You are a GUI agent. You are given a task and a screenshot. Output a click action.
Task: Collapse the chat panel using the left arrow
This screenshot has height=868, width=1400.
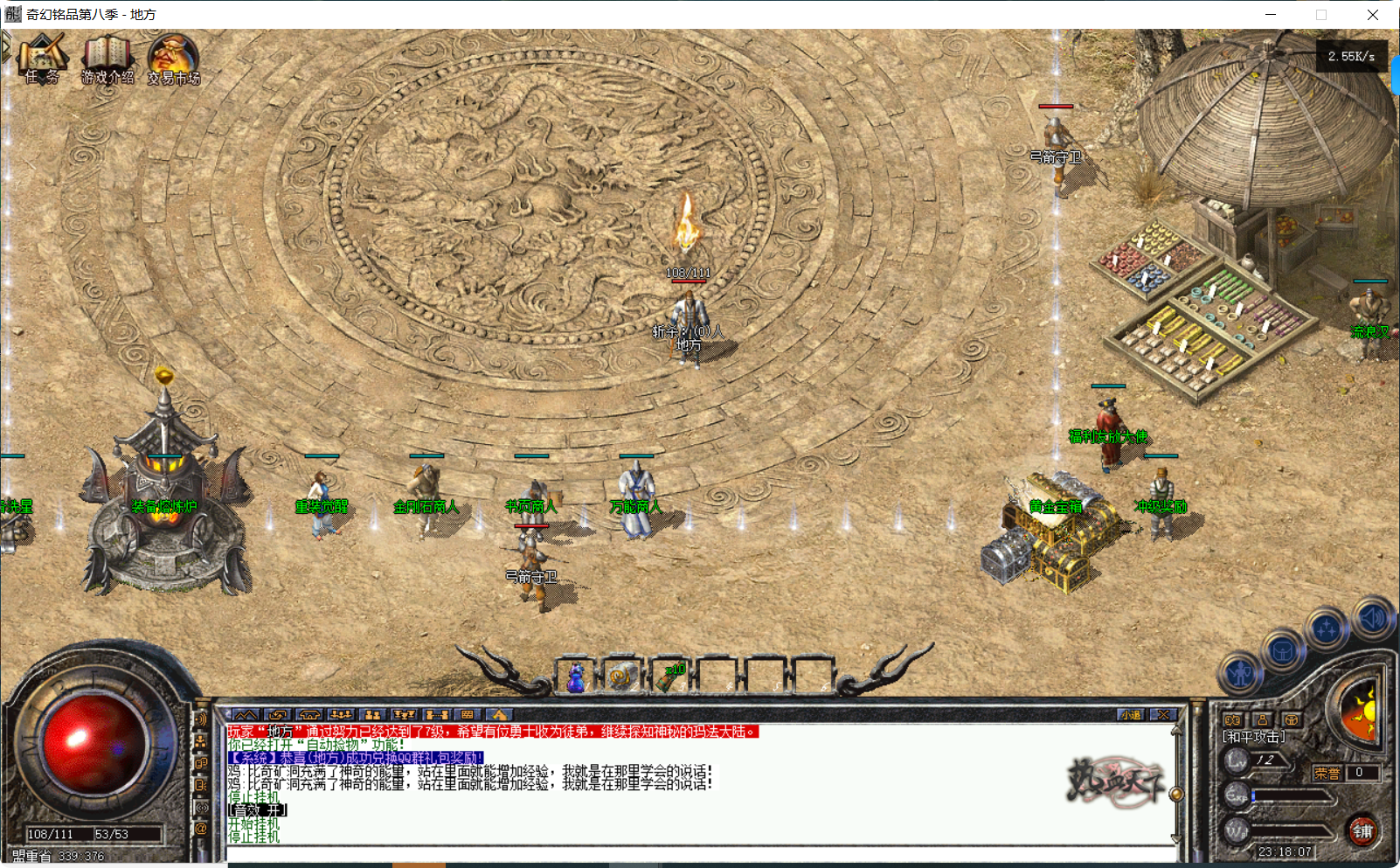(228, 714)
